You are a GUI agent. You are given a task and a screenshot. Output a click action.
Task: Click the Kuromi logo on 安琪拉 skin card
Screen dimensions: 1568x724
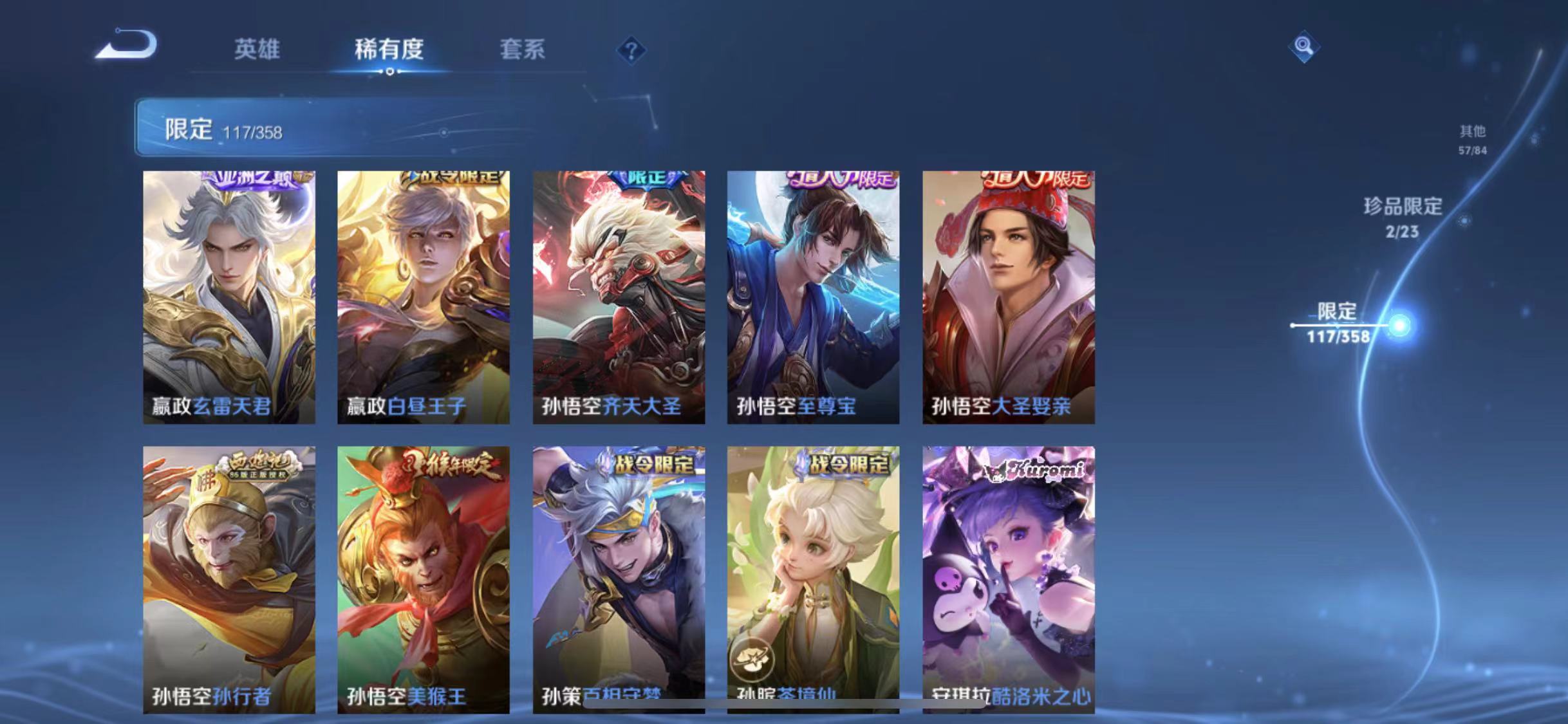pos(1034,470)
